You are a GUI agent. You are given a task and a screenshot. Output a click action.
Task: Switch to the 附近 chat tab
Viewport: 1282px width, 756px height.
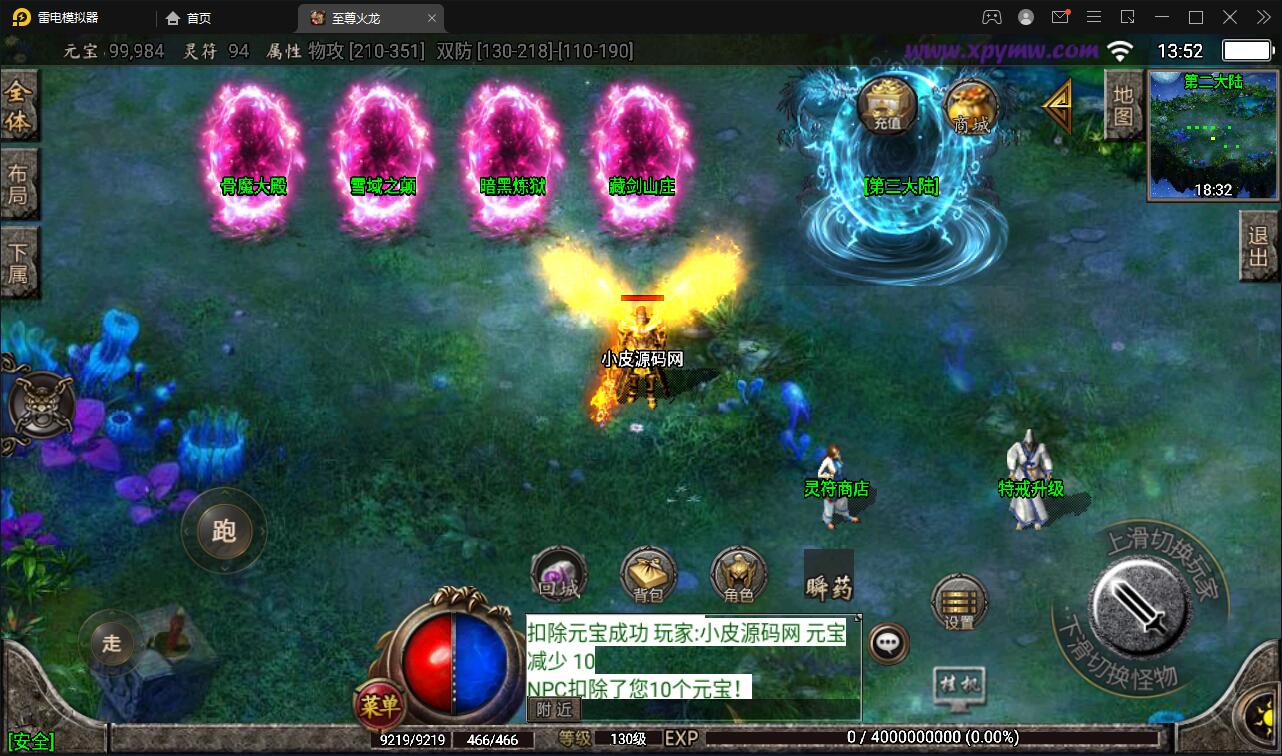point(551,710)
